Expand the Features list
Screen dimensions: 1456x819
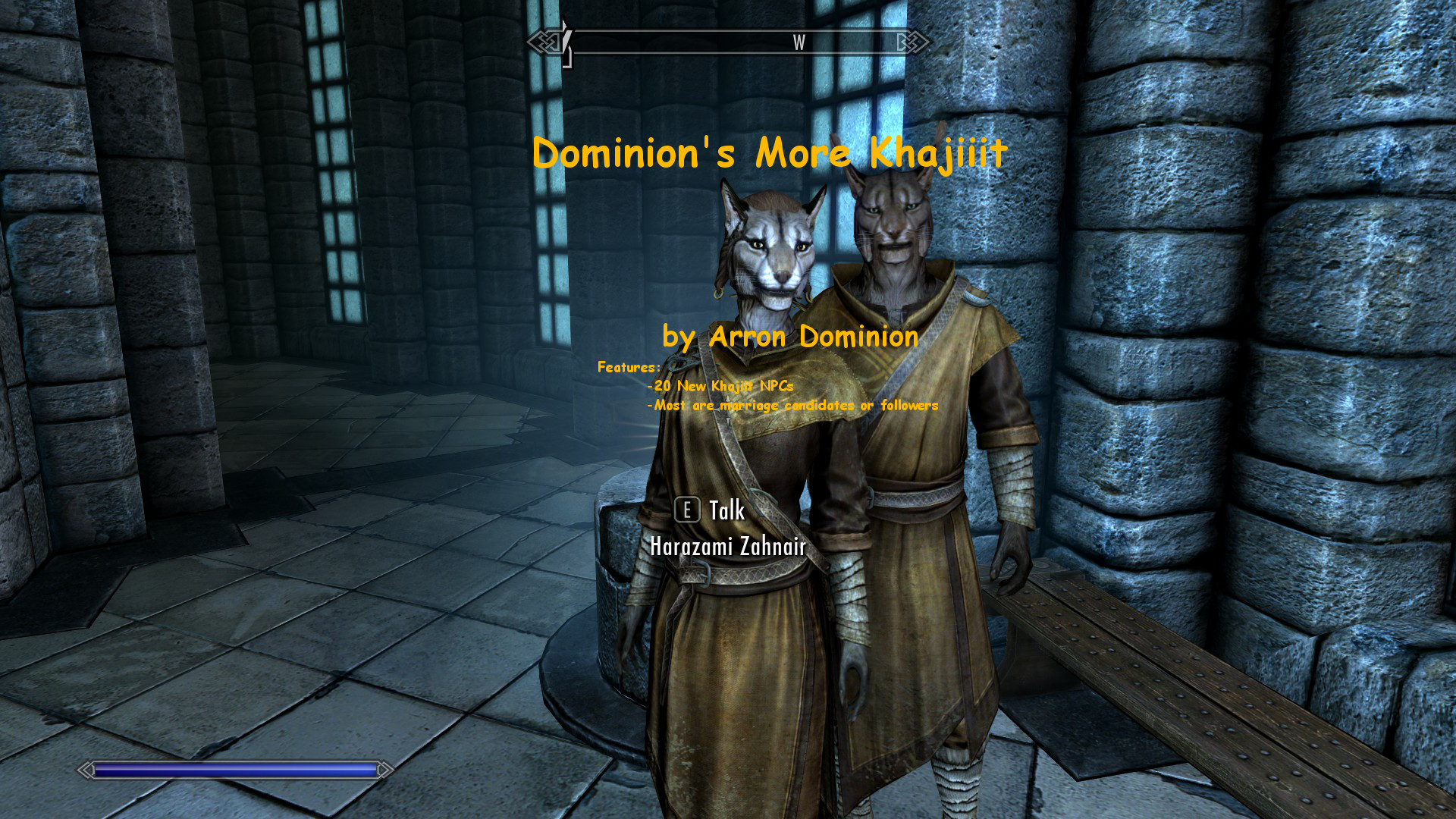coord(628,366)
